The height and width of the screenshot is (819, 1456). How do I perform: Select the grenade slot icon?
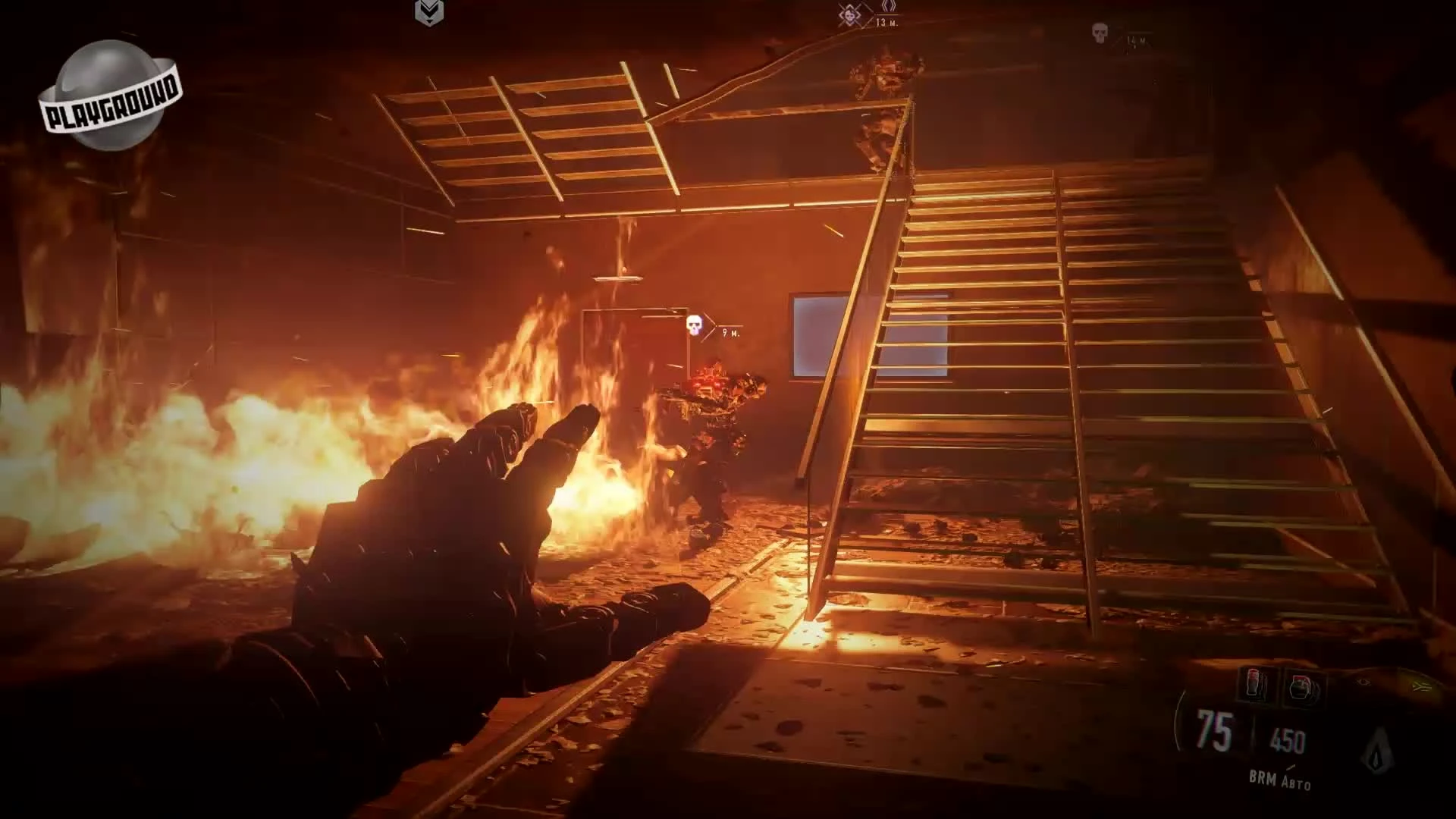click(x=1301, y=686)
